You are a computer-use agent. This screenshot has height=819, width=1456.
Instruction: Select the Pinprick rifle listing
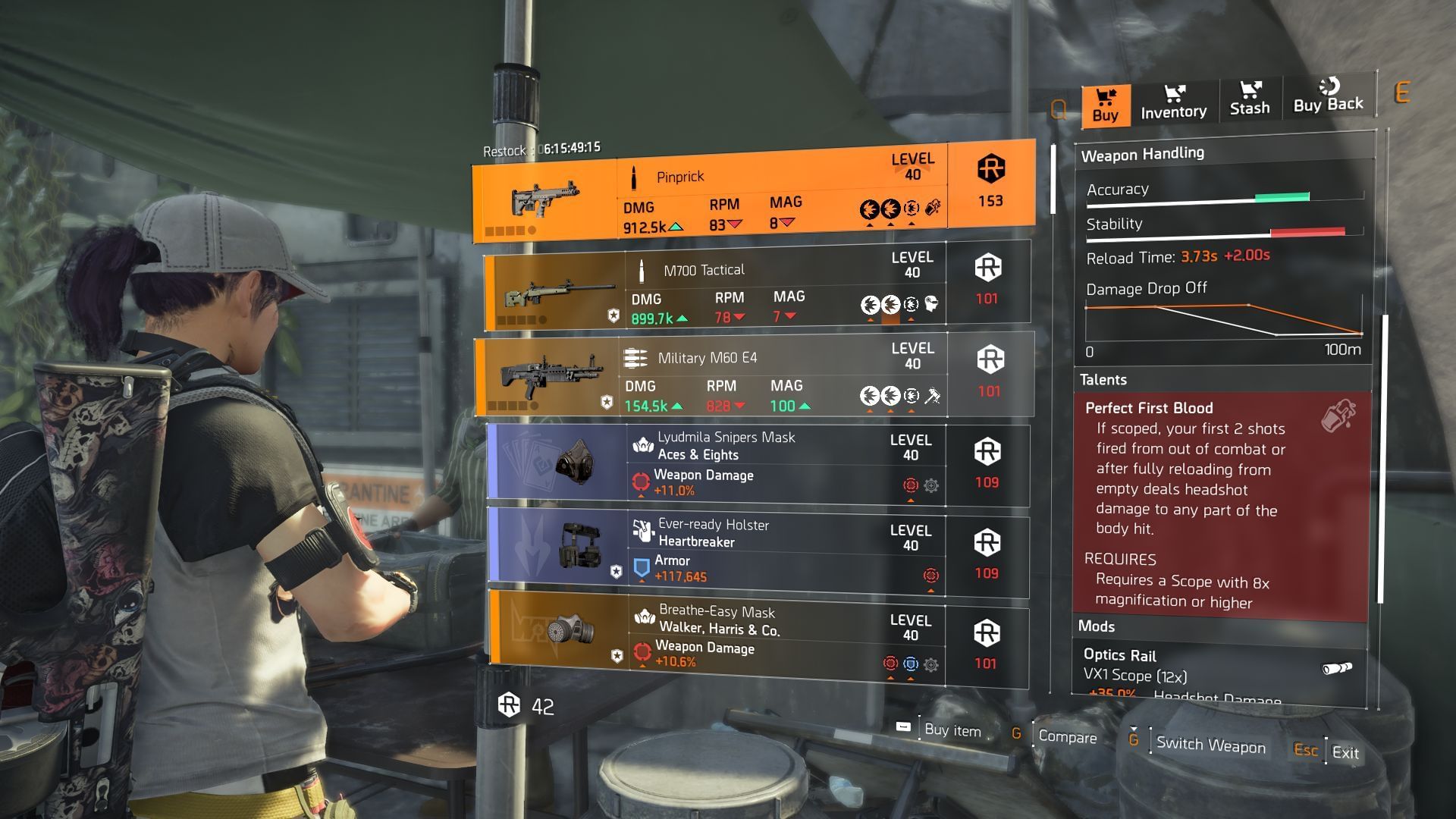(x=753, y=191)
